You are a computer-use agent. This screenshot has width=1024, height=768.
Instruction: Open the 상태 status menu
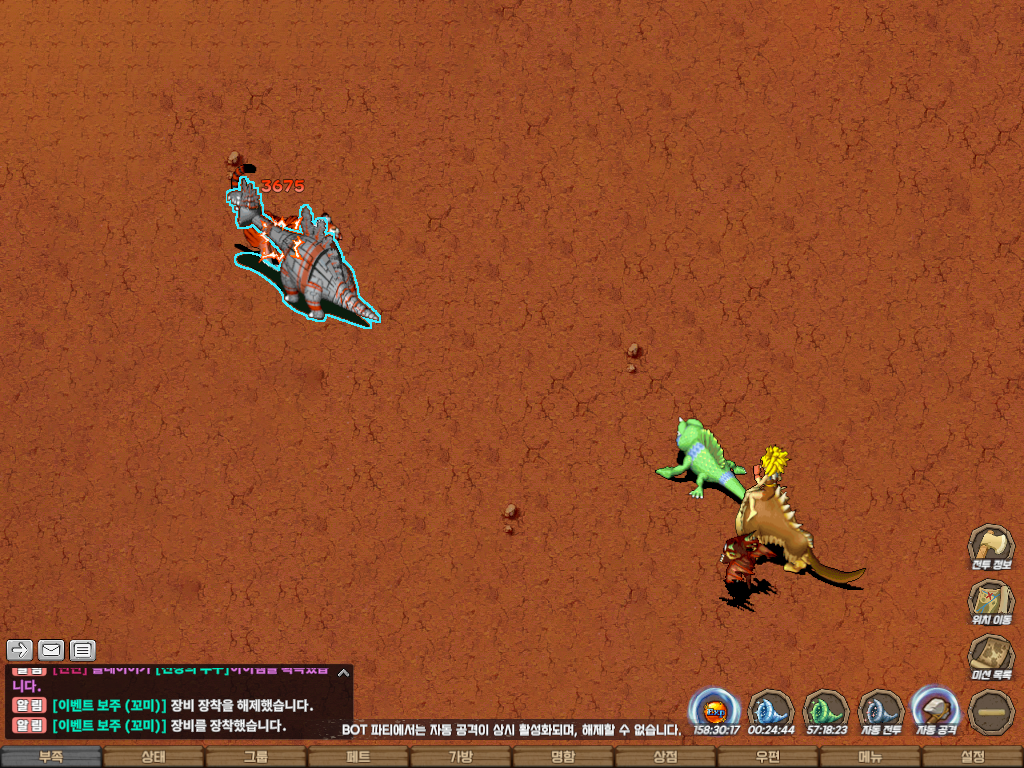tap(153, 757)
